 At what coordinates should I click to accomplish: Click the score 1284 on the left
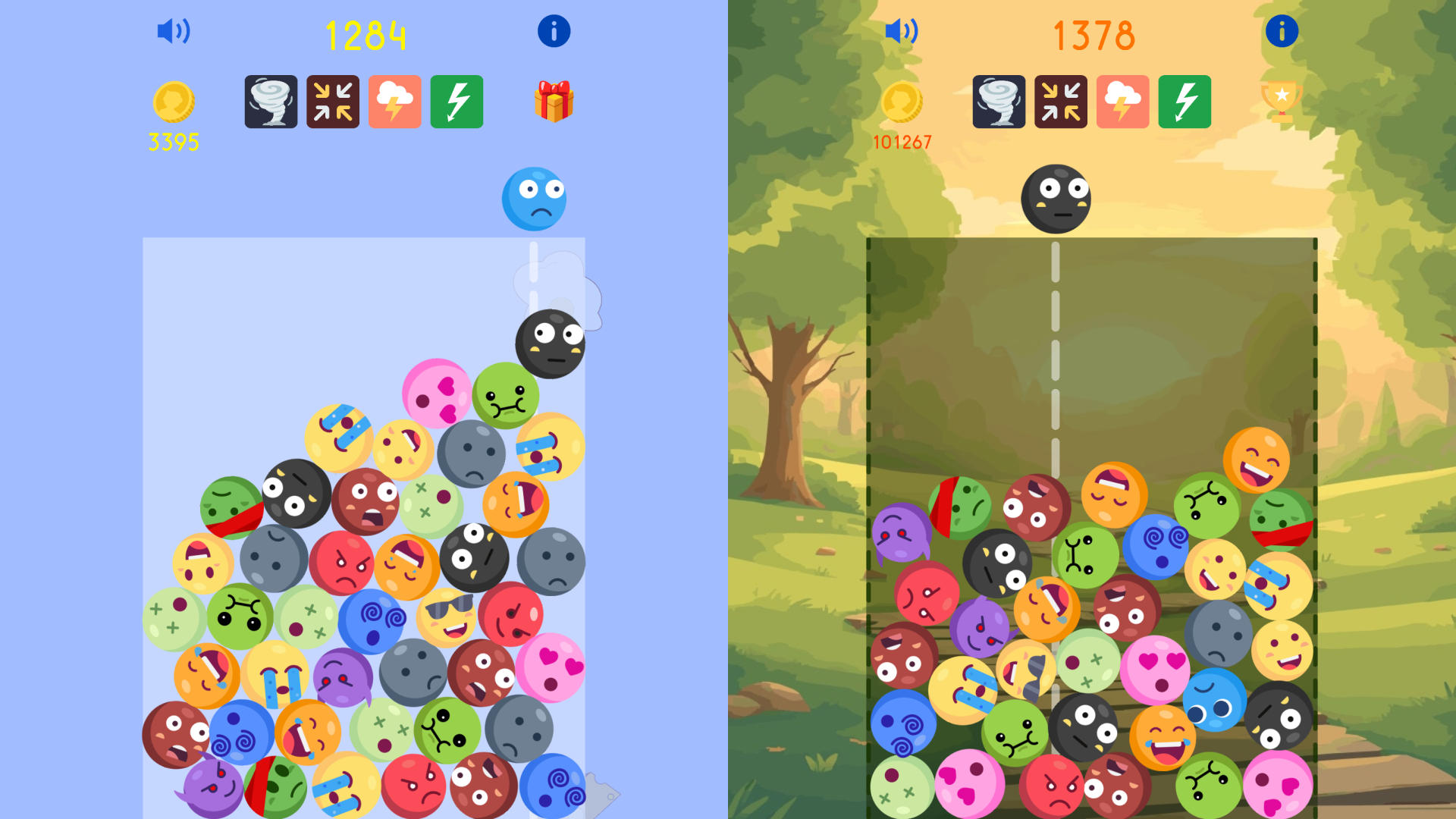[366, 34]
